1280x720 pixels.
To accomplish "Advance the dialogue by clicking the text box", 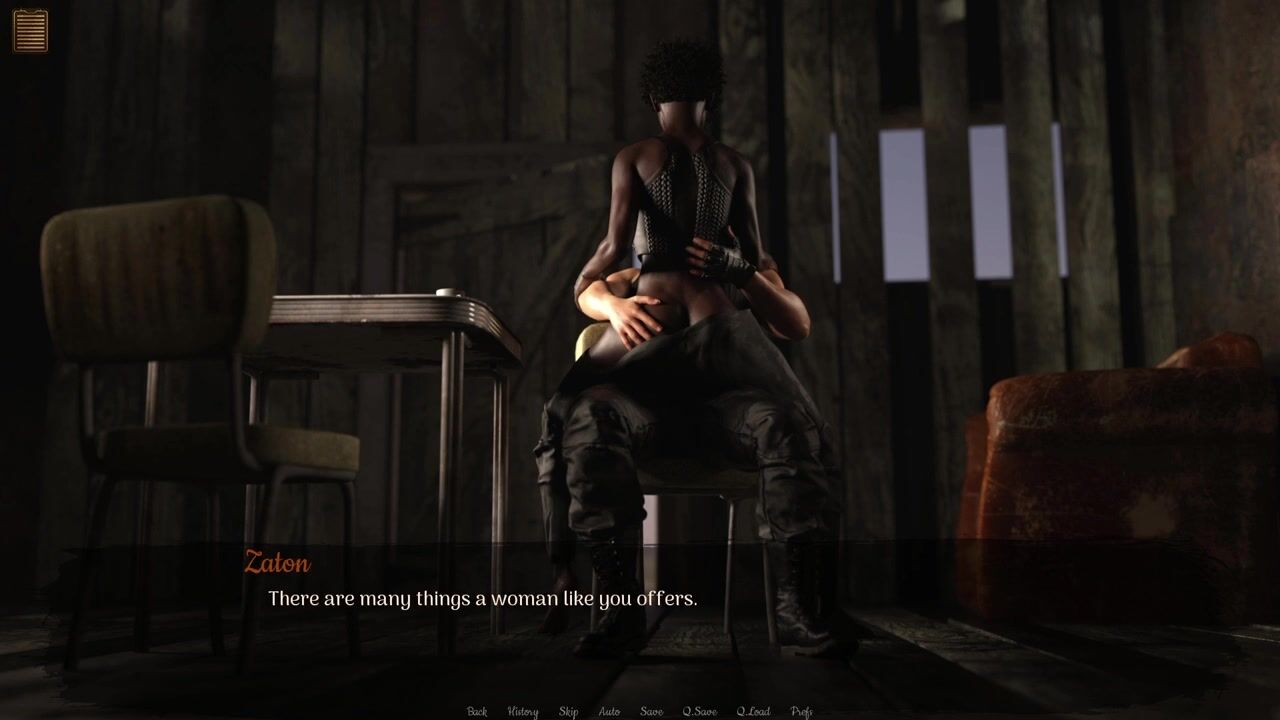I will pos(640,600).
